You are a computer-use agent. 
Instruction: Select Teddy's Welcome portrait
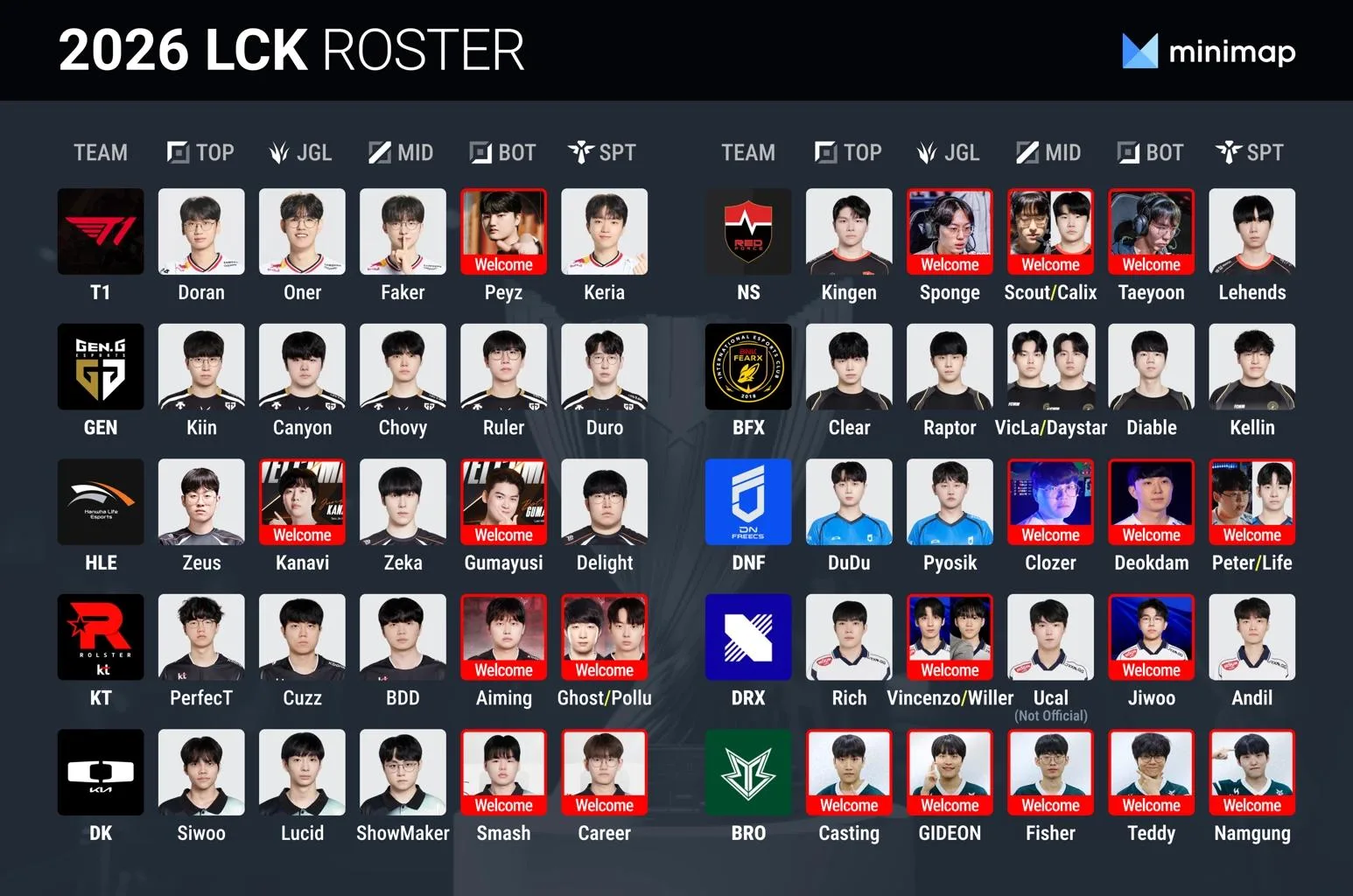1151,773
